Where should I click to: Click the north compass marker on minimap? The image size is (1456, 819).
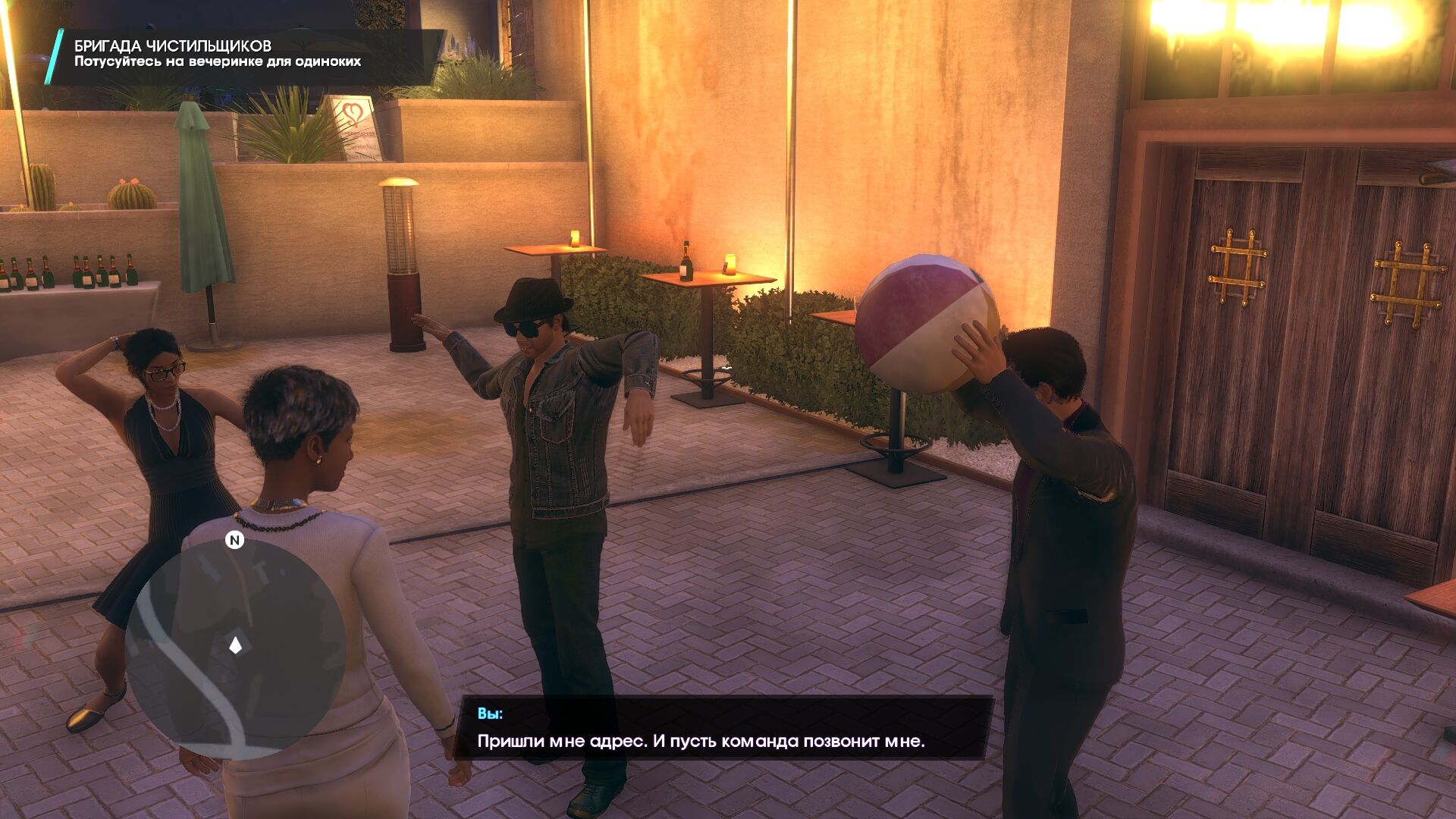coord(234,541)
